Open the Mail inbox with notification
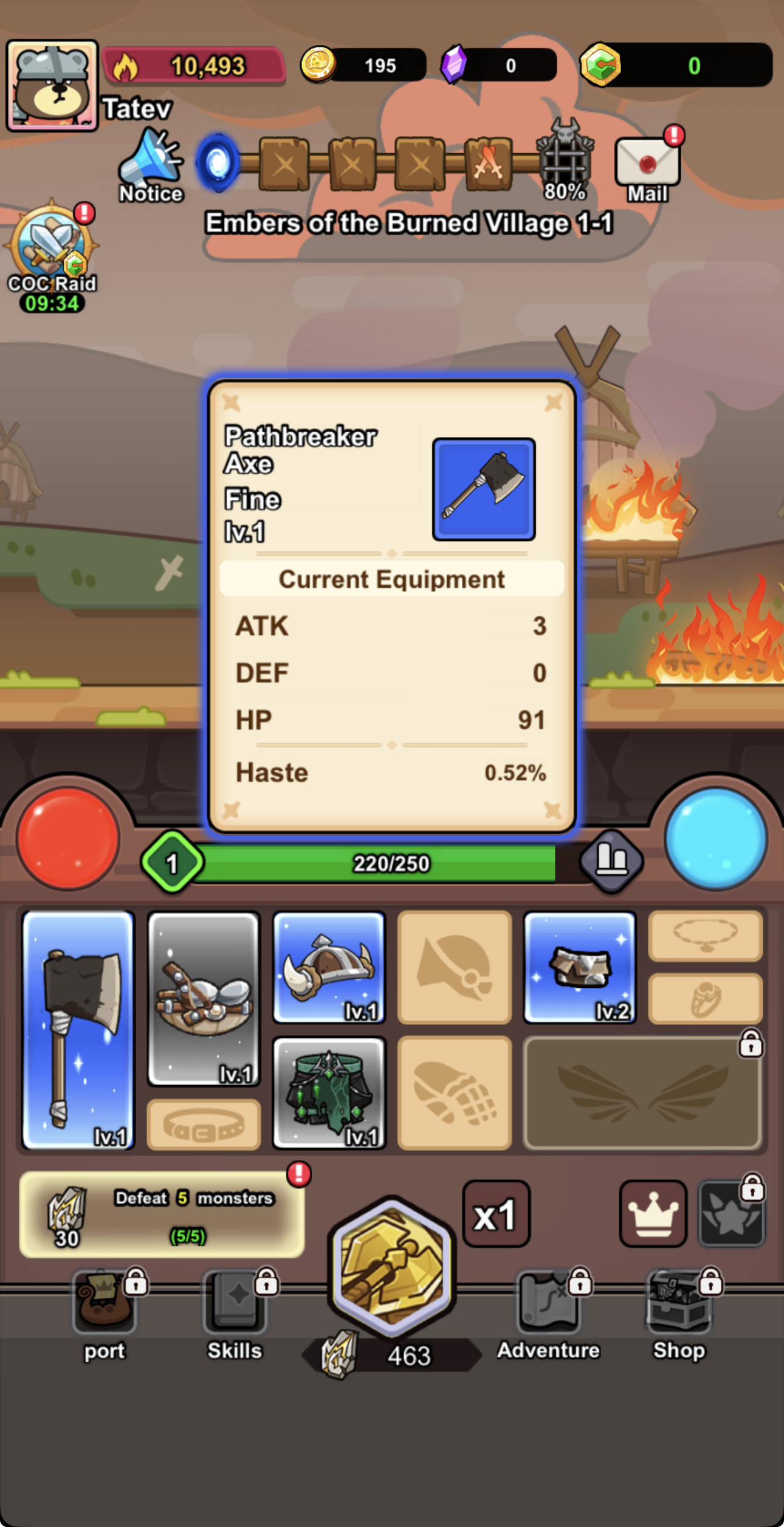The height and width of the screenshot is (1527, 784). (647, 163)
